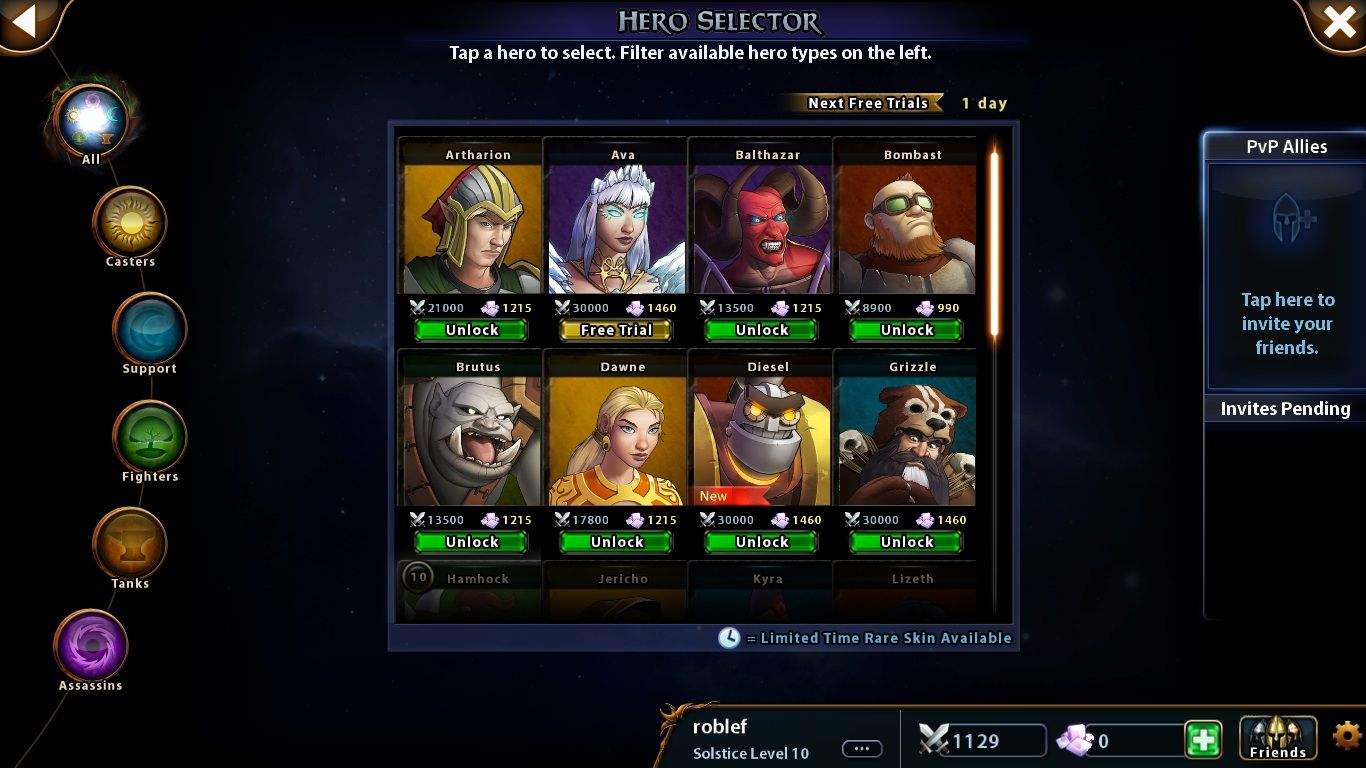This screenshot has width=1366, height=768.
Task: Show only Support heroes
Action: point(149,330)
